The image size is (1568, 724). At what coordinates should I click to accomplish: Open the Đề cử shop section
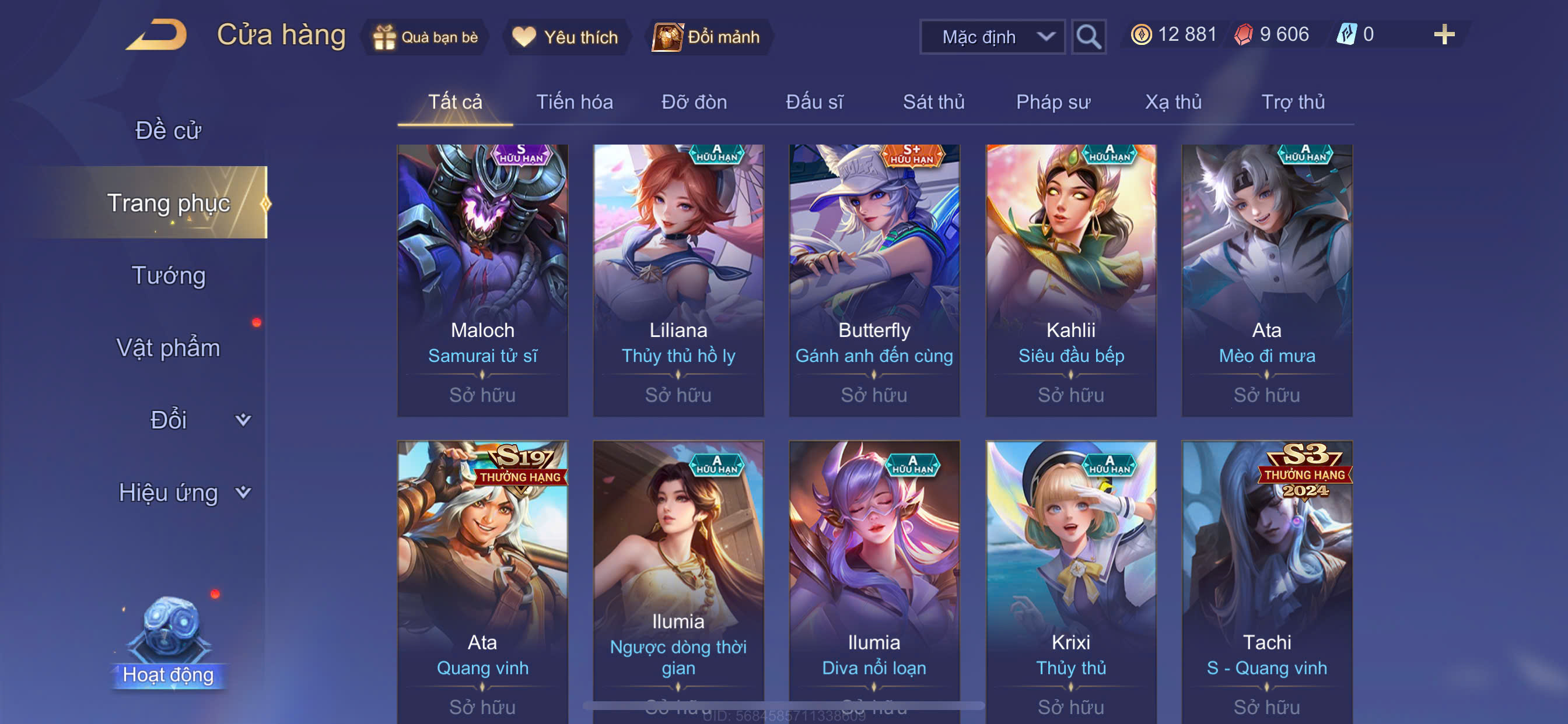click(168, 130)
